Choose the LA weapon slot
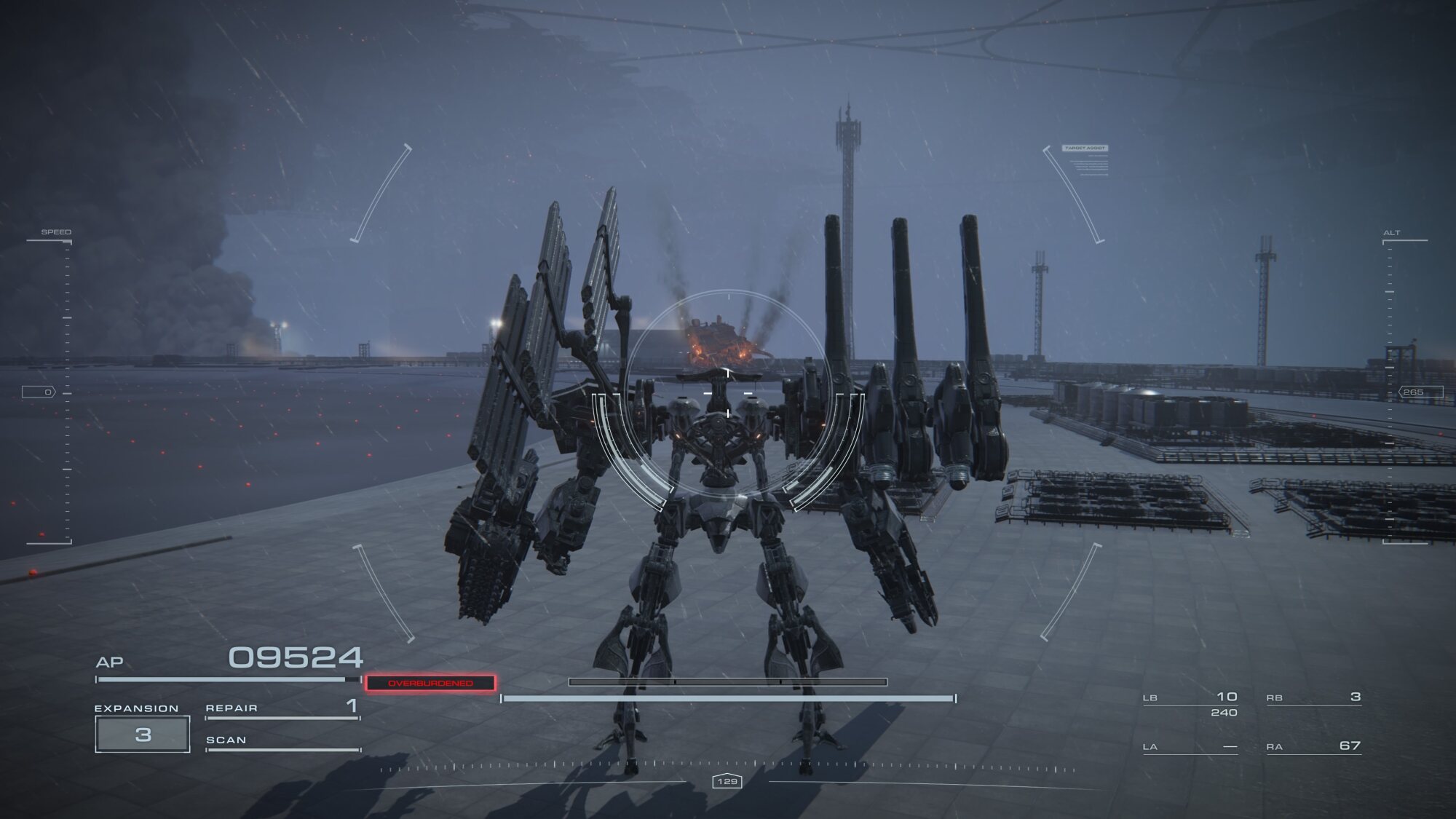The image size is (1456, 819). pos(1190,747)
